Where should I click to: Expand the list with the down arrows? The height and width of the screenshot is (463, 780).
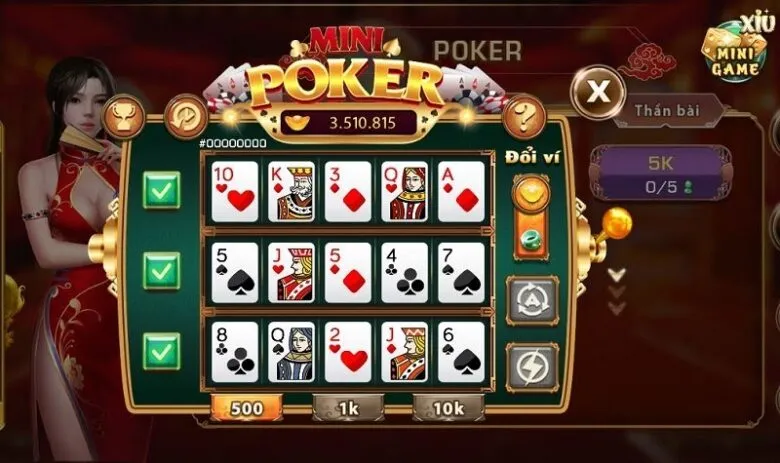pos(617,283)
